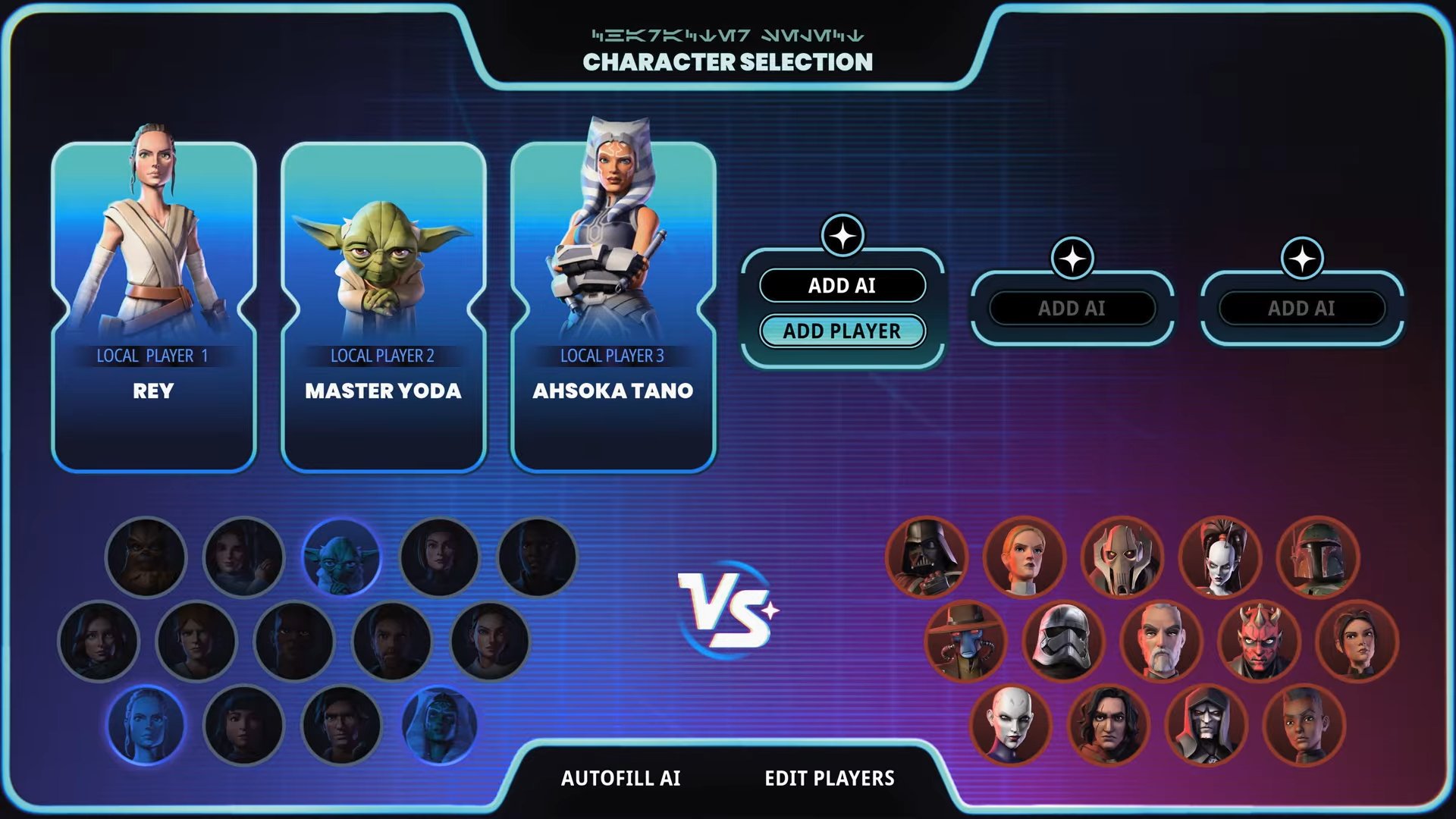
Task: Choose the Boba Fett helmet portrait
Action: pyautogui.click(x=1318, y=557)
